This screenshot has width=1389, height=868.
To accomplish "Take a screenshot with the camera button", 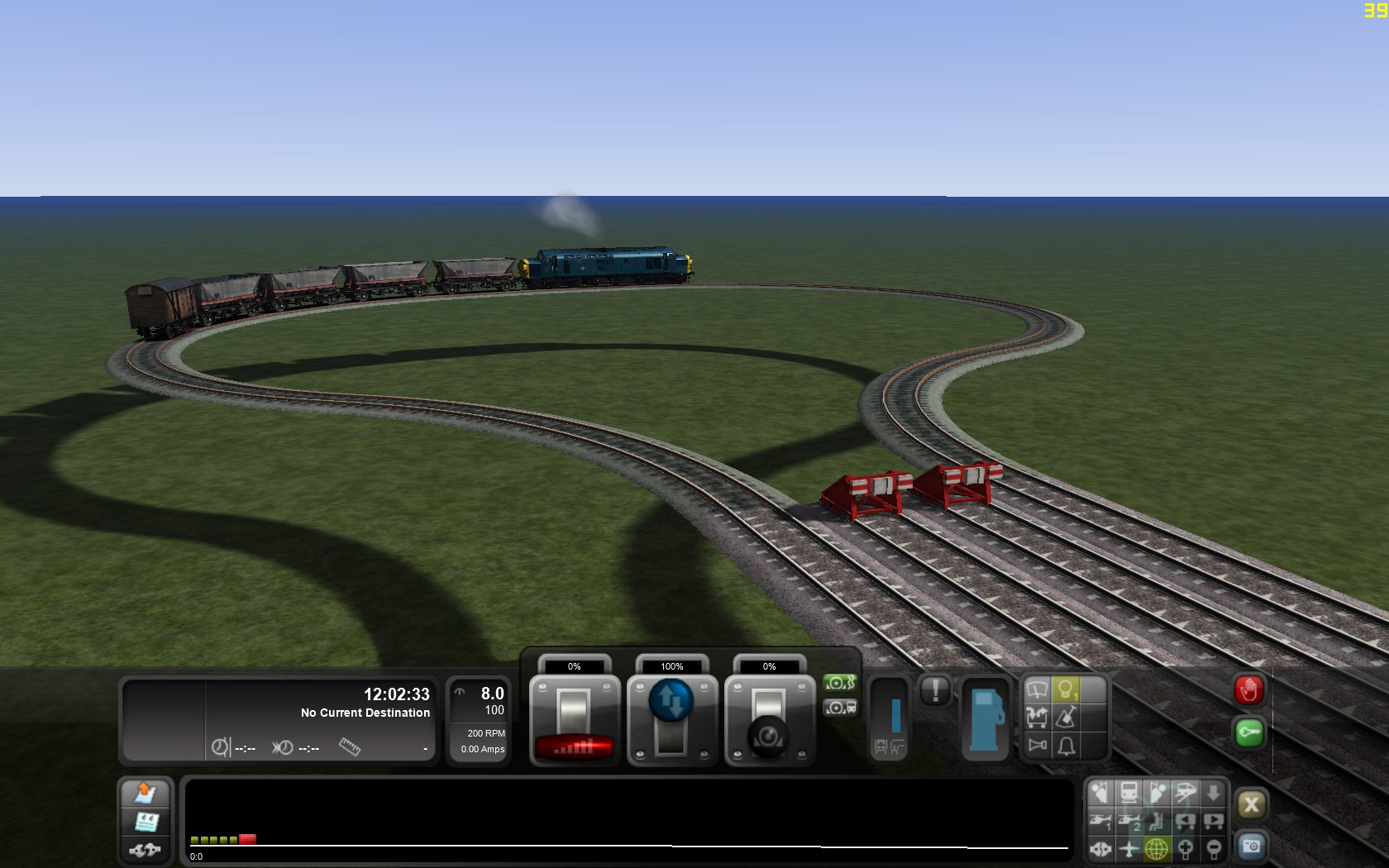I will coord(1251,847).
